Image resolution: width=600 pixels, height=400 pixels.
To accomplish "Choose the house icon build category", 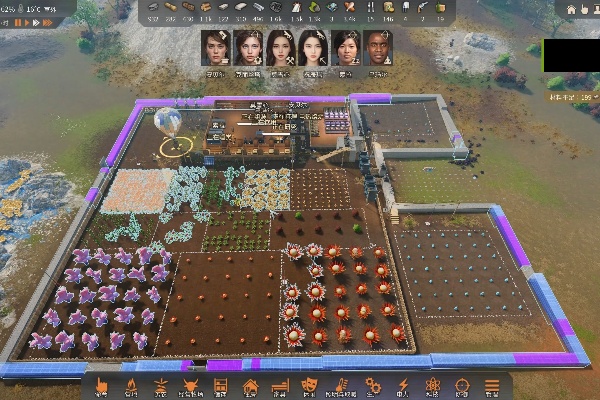I will 251,385.
